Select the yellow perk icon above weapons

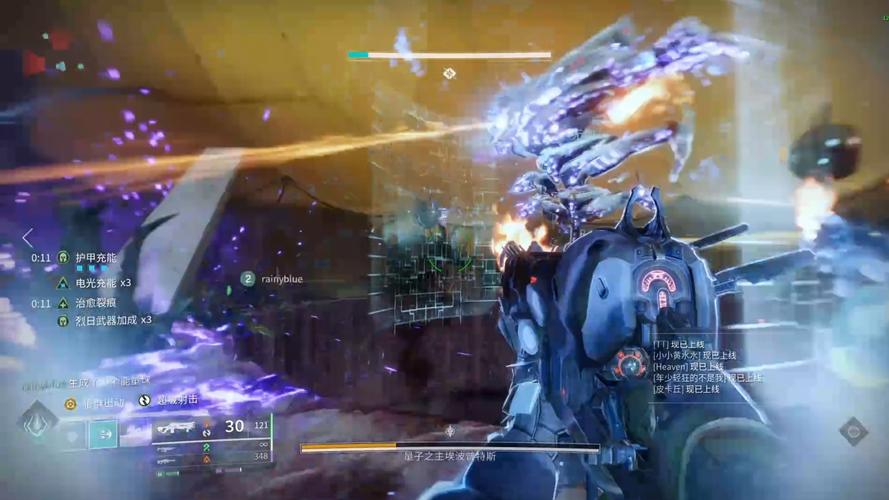coord(71,403)
